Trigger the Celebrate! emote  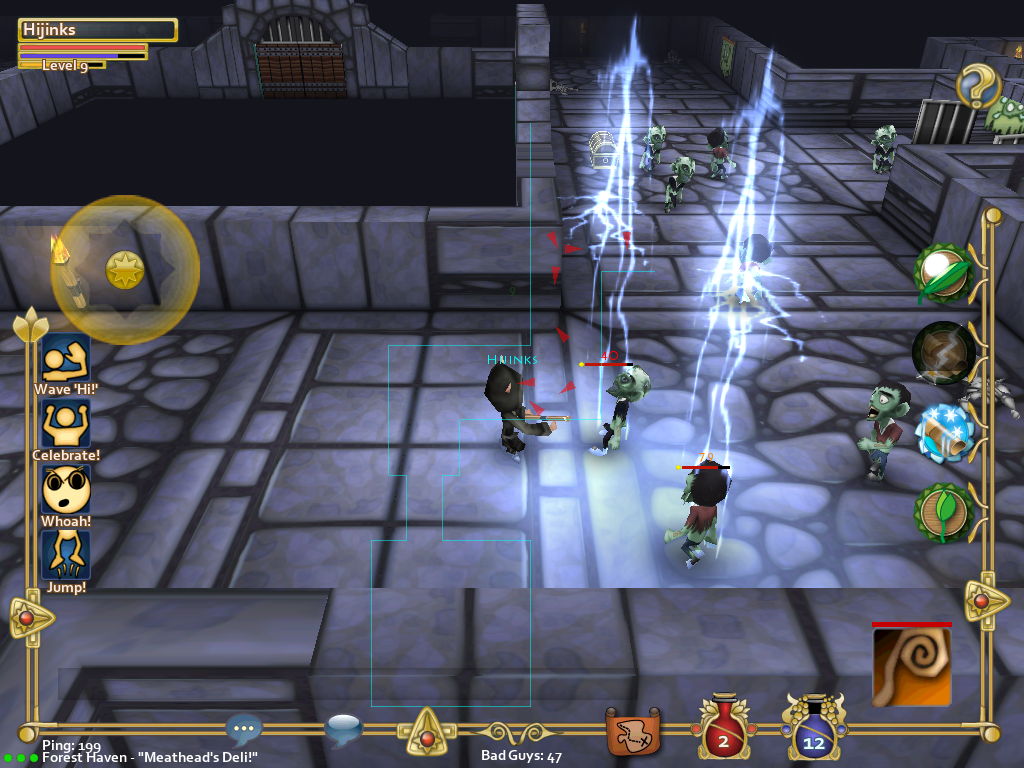pyautogui.click(x=66, y=424)
